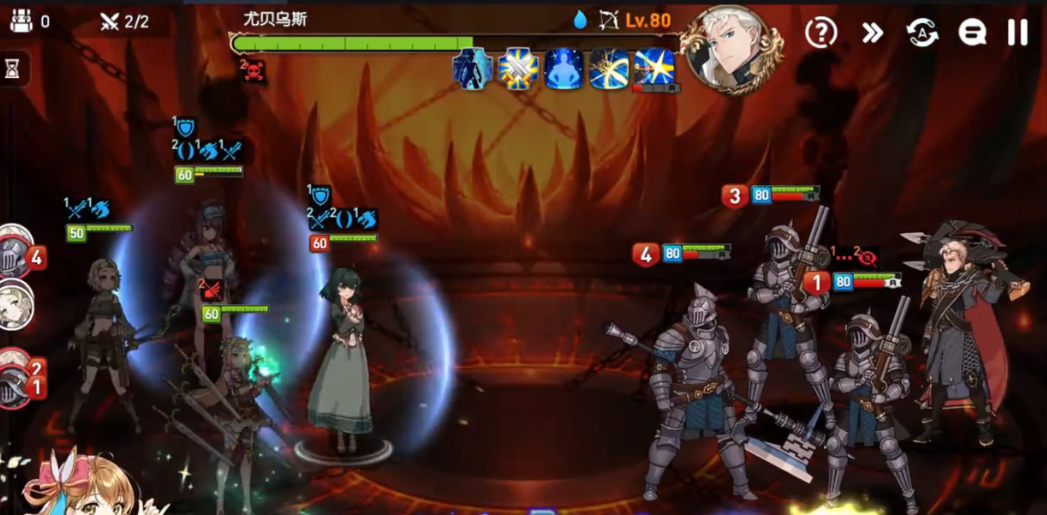Inspect the boss's crossed swords skill icon
Viewport: 1047px width, 515px height.
point(519,68)
